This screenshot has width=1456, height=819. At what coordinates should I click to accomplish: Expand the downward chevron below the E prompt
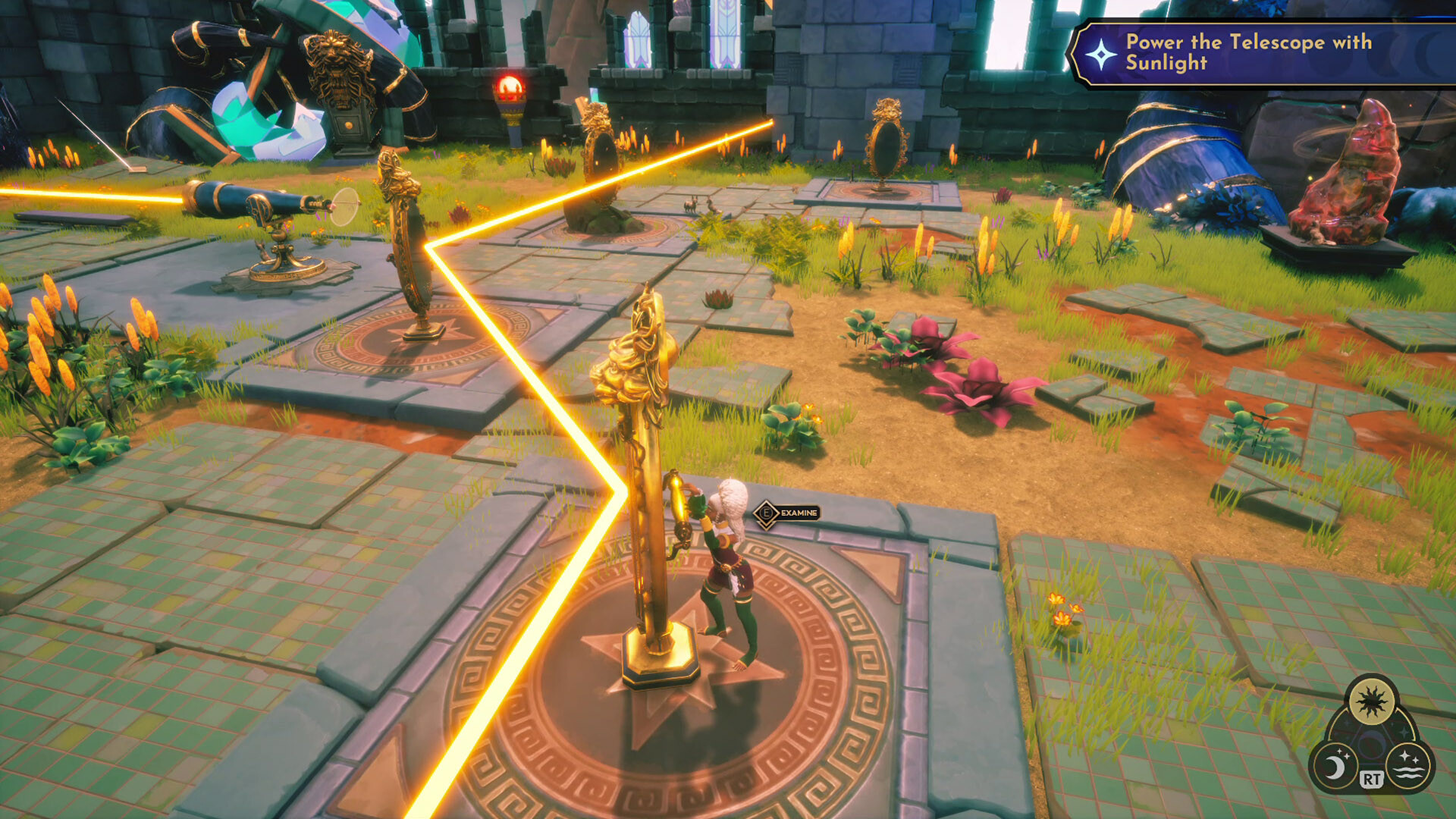tap(766, 525)
